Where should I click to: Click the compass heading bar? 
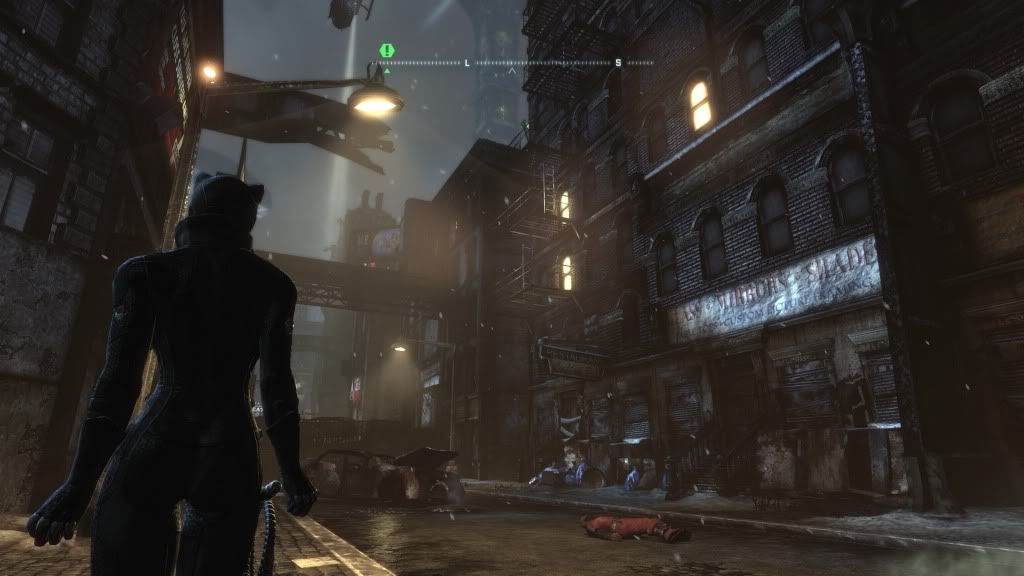[517, 63]
